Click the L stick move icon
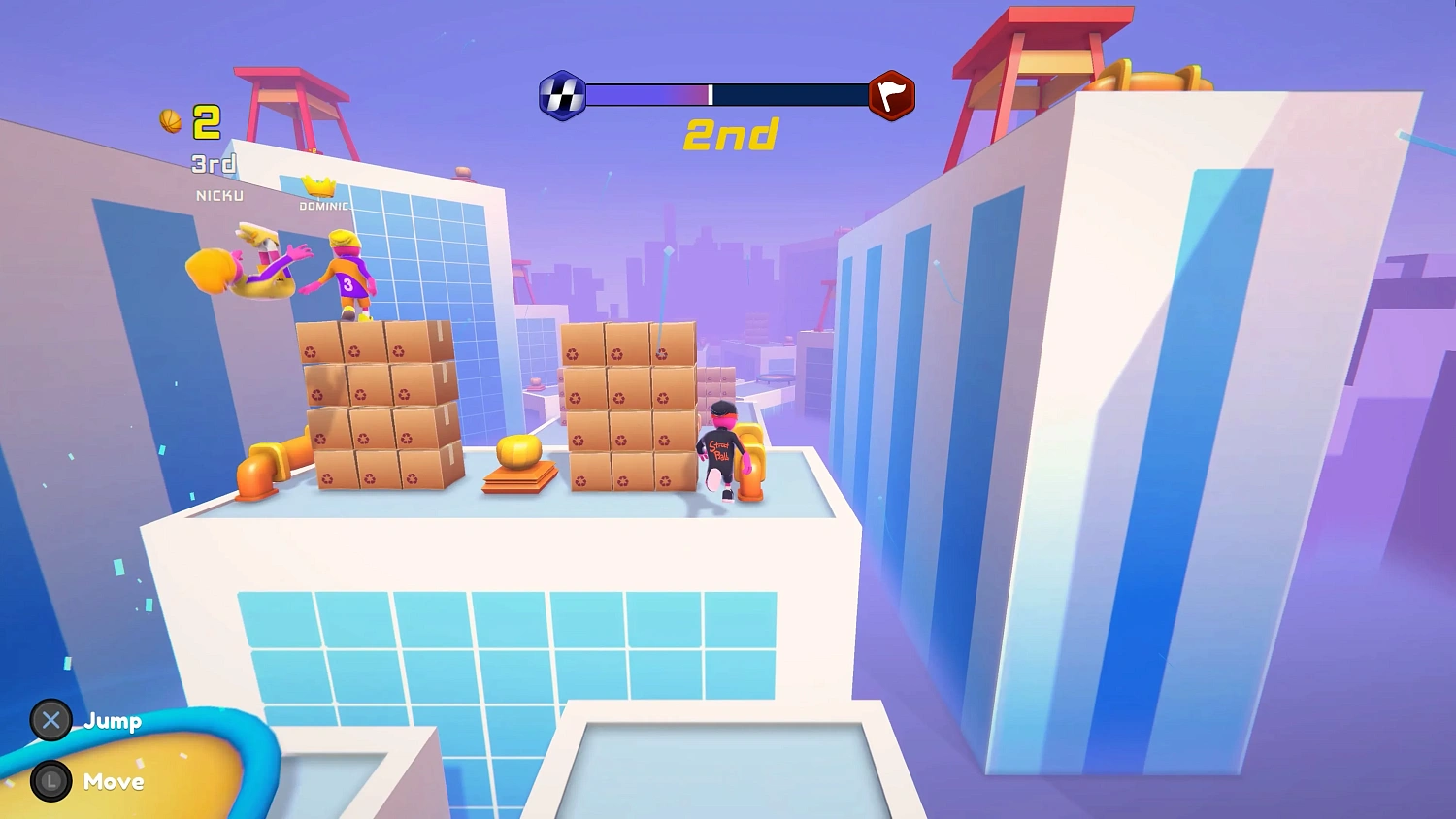Screen dimensions: 1456x819 [51, 782]
